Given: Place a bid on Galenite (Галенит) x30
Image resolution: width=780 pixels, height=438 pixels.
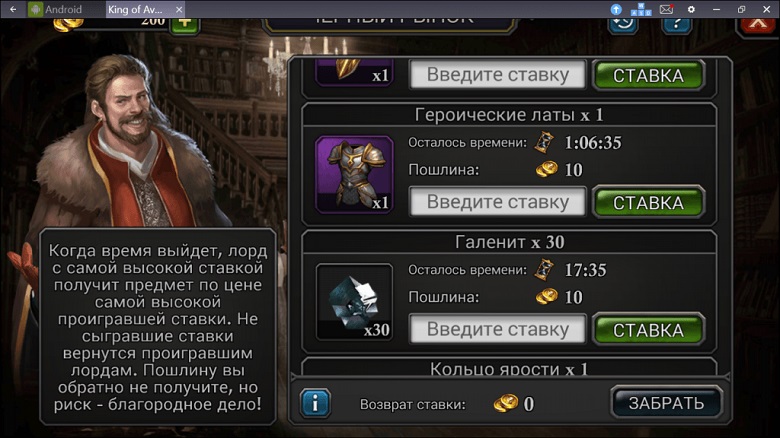Looking at the screenshot, I should (x=648, y=329).
